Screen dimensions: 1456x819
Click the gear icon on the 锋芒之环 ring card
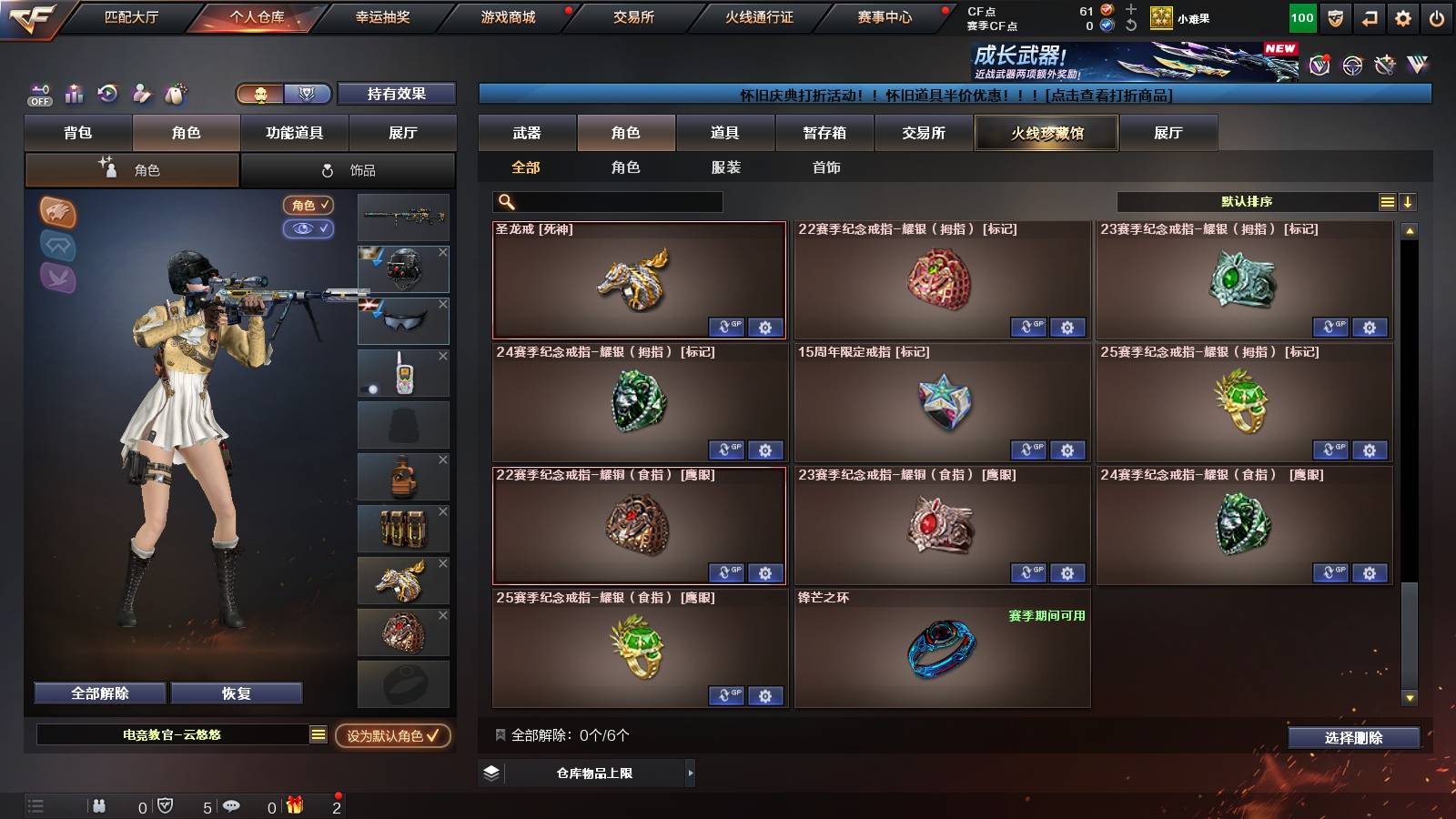[x=1067, y=696]
